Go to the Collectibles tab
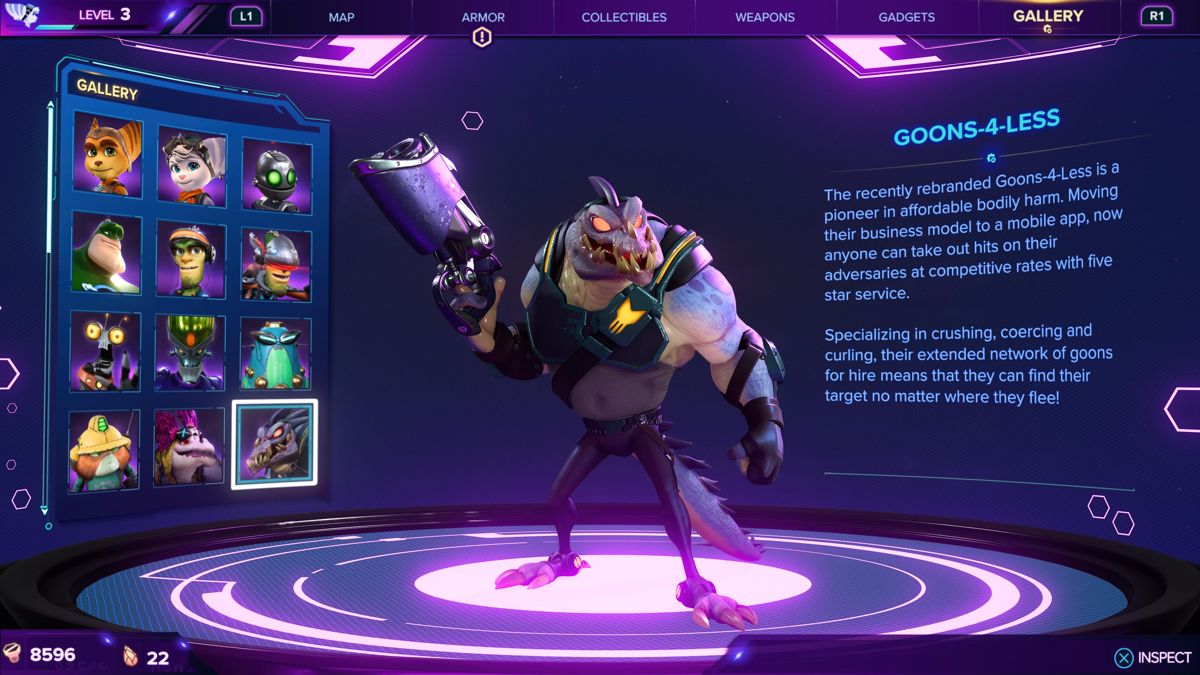The width and height of the screenshot is (1200, 675). pyautogui.click(x=624, y=17)
